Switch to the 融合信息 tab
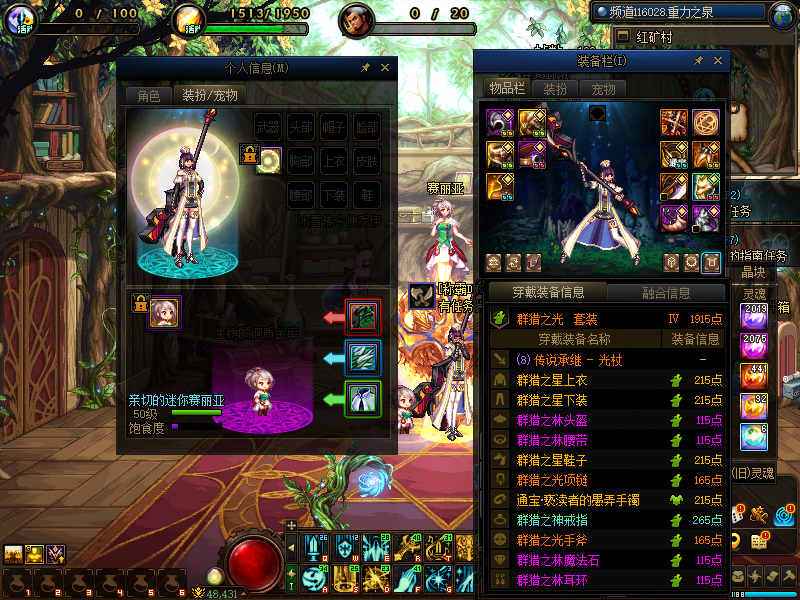800x600 pixels. click(x=664, y=293)
